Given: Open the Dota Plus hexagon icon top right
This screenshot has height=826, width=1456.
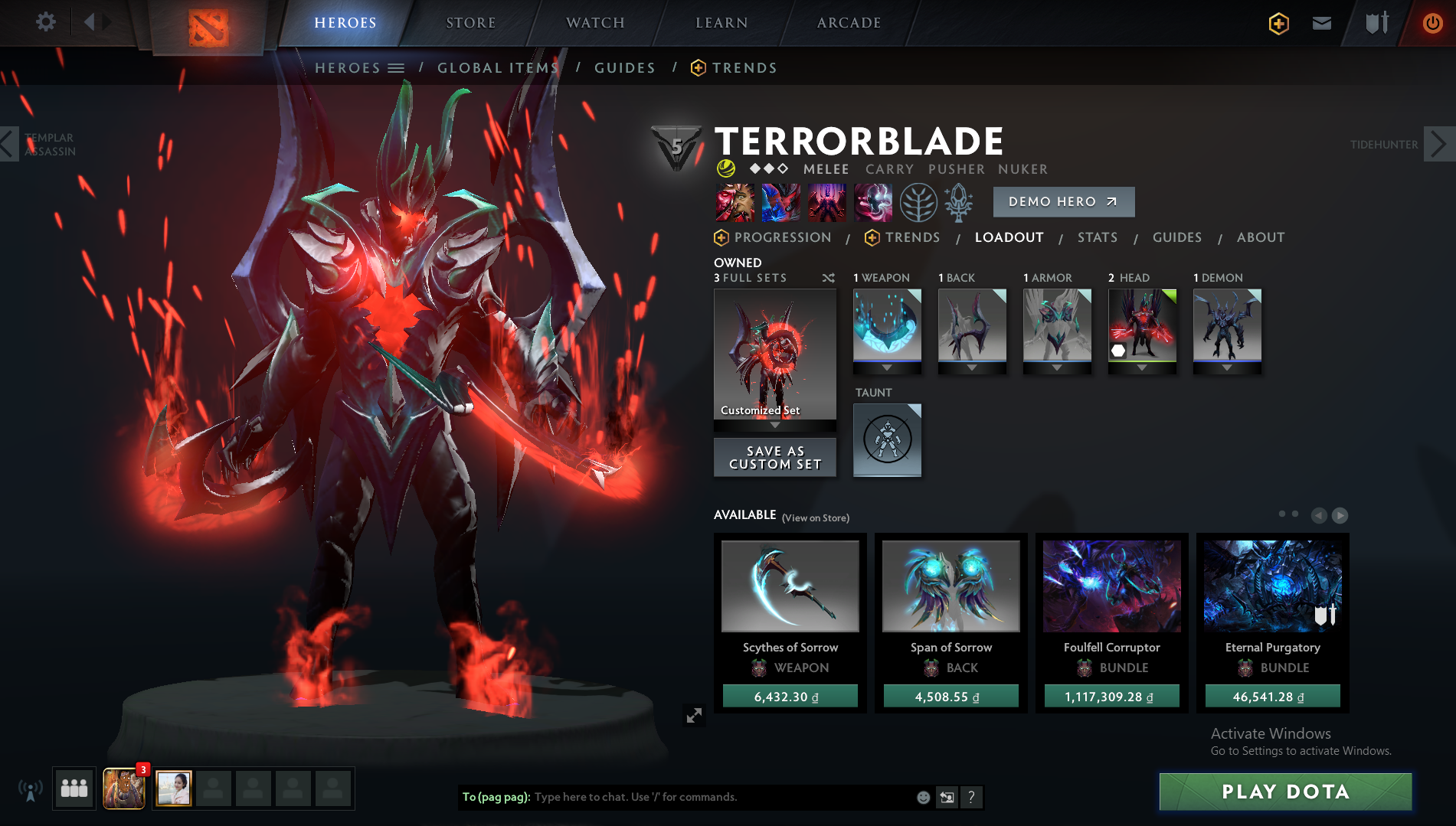Looking at the screenshot, I should coord(1279,23).
